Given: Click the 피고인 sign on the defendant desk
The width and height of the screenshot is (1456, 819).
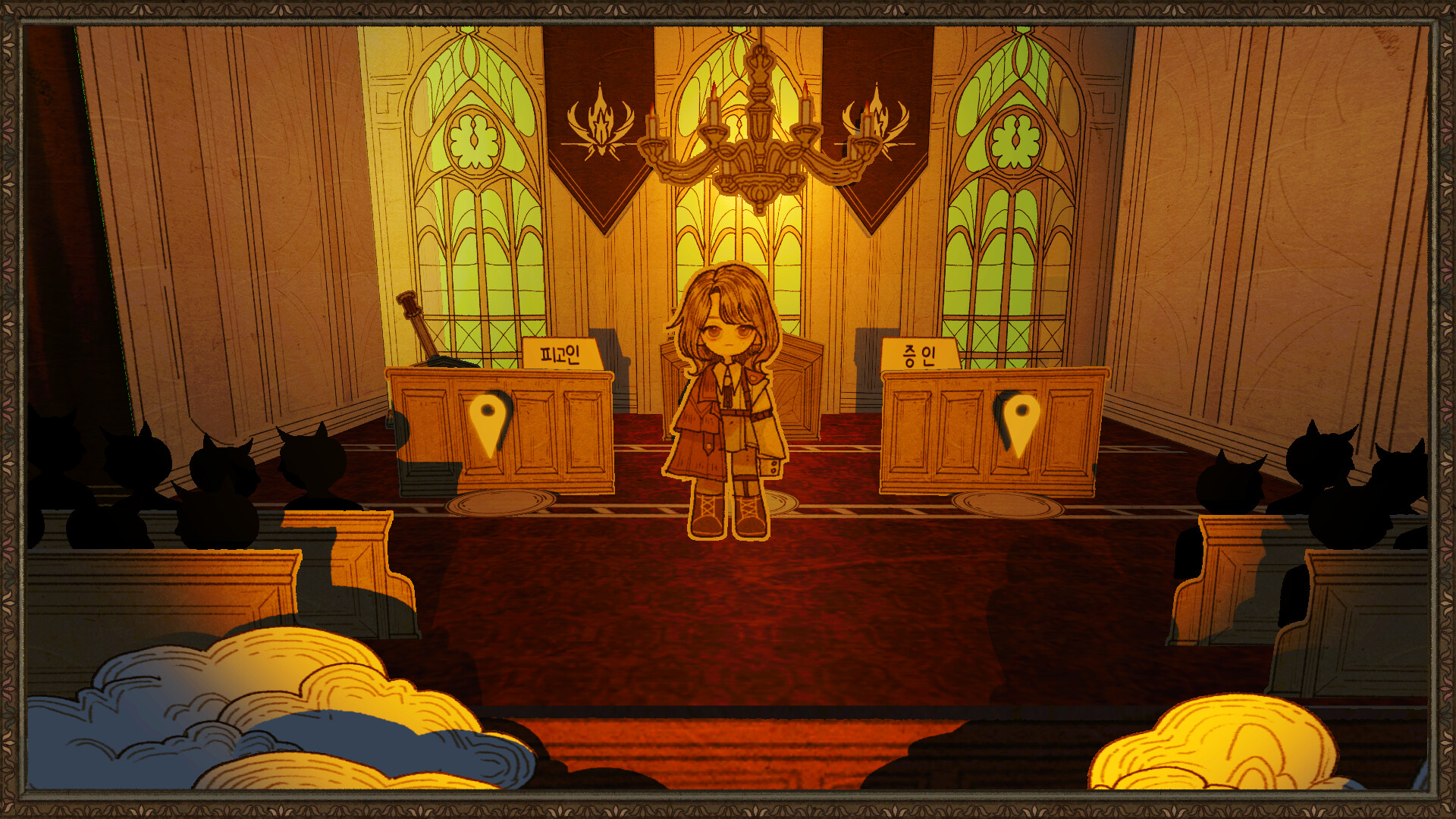Looking at the screenshot, I should click(x=563, y=353).
